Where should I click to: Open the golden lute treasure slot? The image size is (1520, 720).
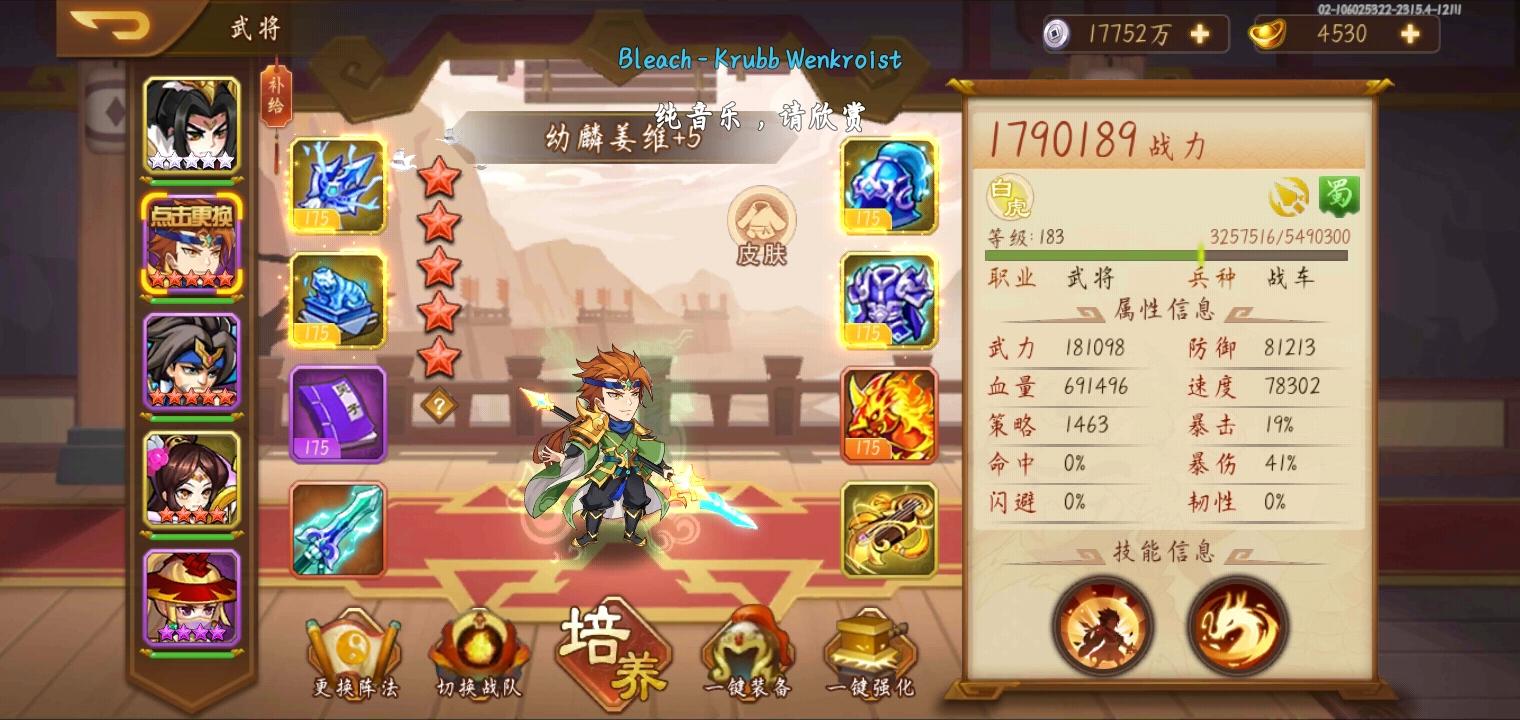(888, 528)
